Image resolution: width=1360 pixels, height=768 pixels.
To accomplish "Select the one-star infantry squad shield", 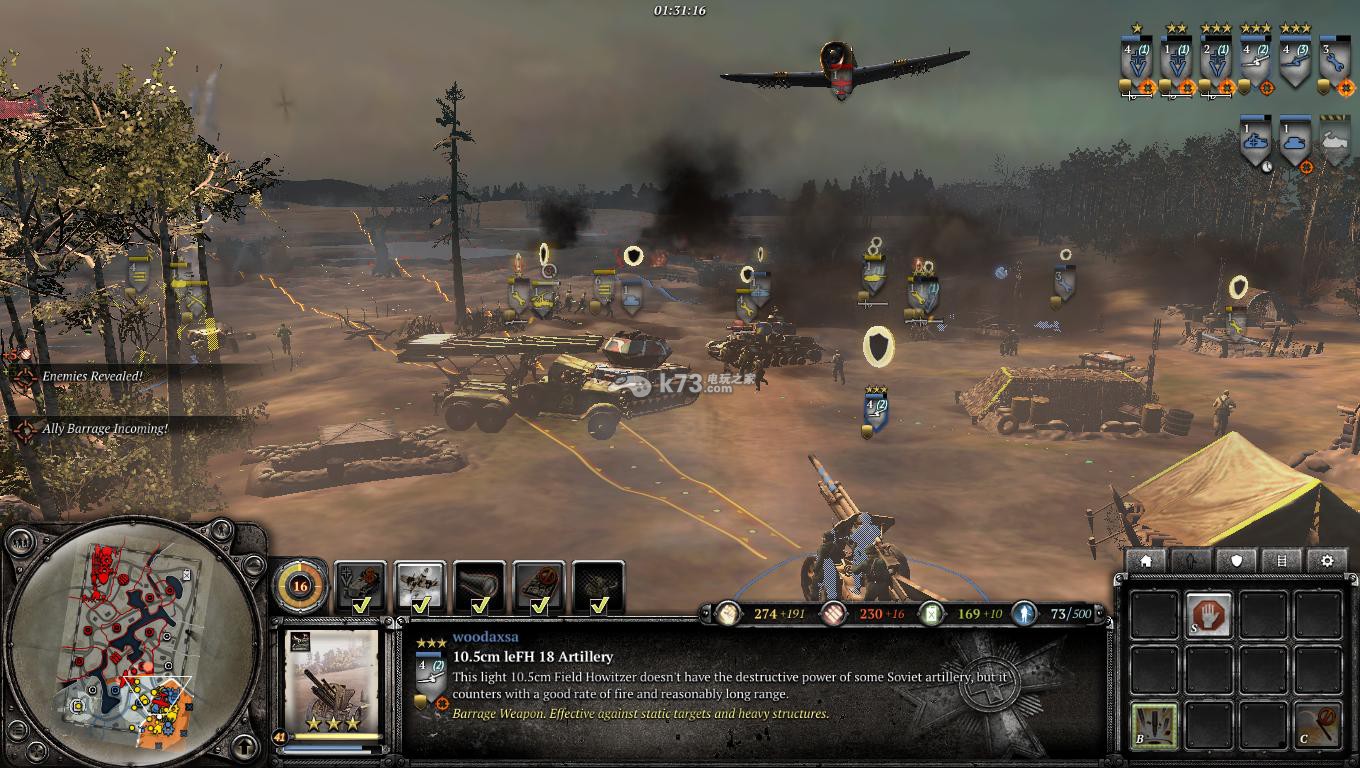I will pyautogui.click(x=1137, y=61).
